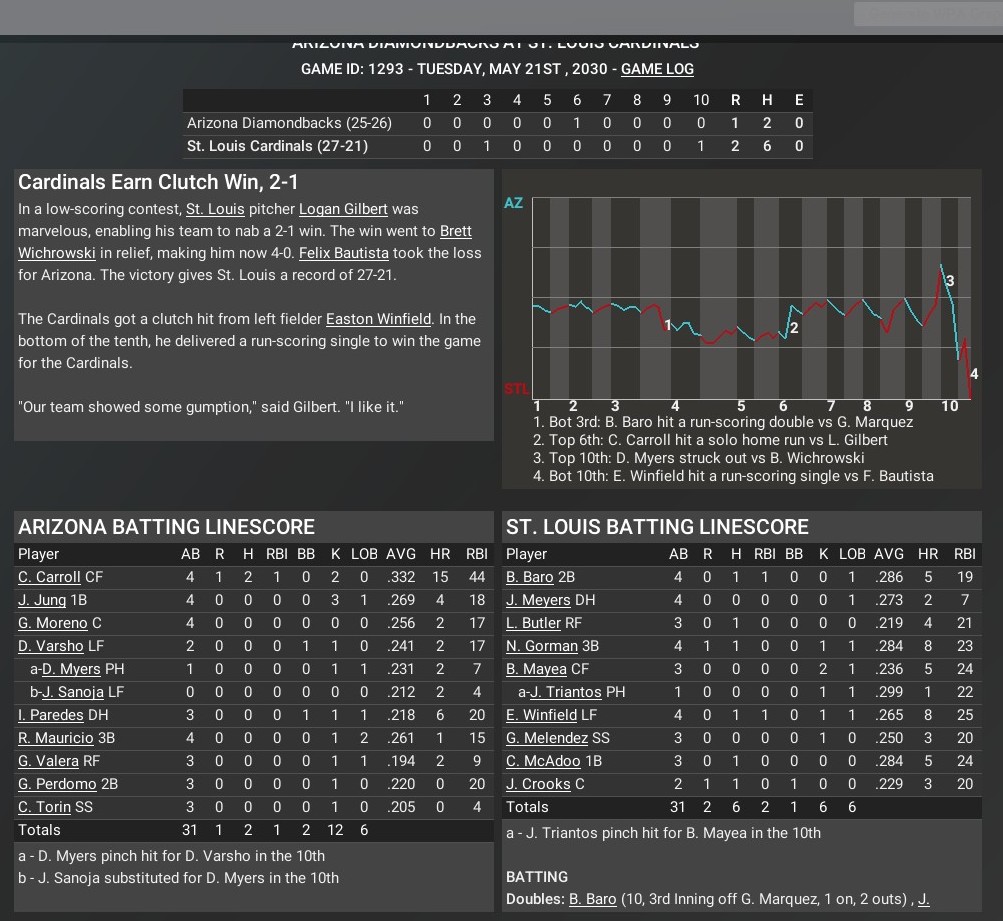
Task: Click pinch hitter D. Myers in lineup
Action: coord(69,669)
